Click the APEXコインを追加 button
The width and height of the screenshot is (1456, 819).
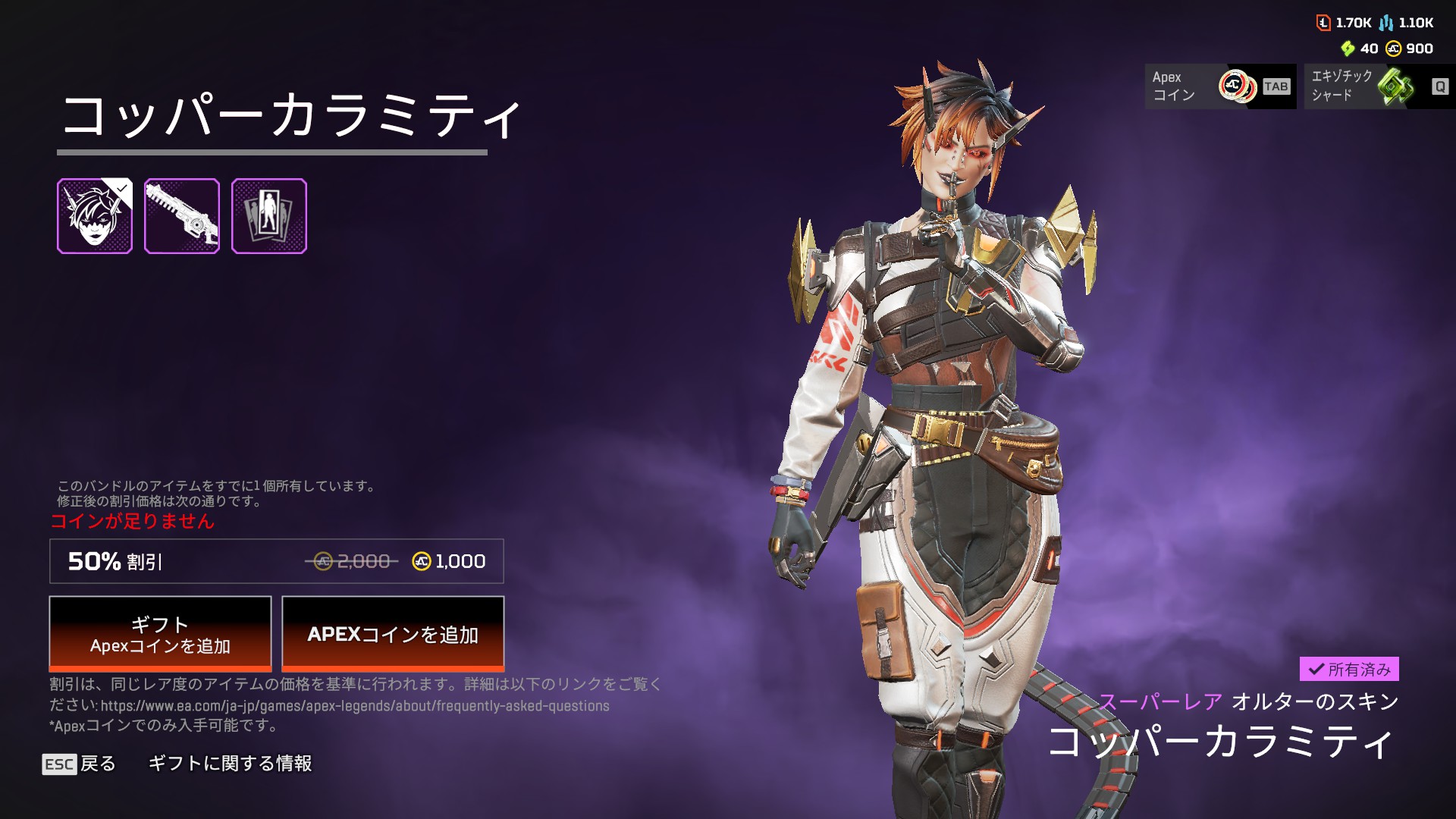pos(393,633)
